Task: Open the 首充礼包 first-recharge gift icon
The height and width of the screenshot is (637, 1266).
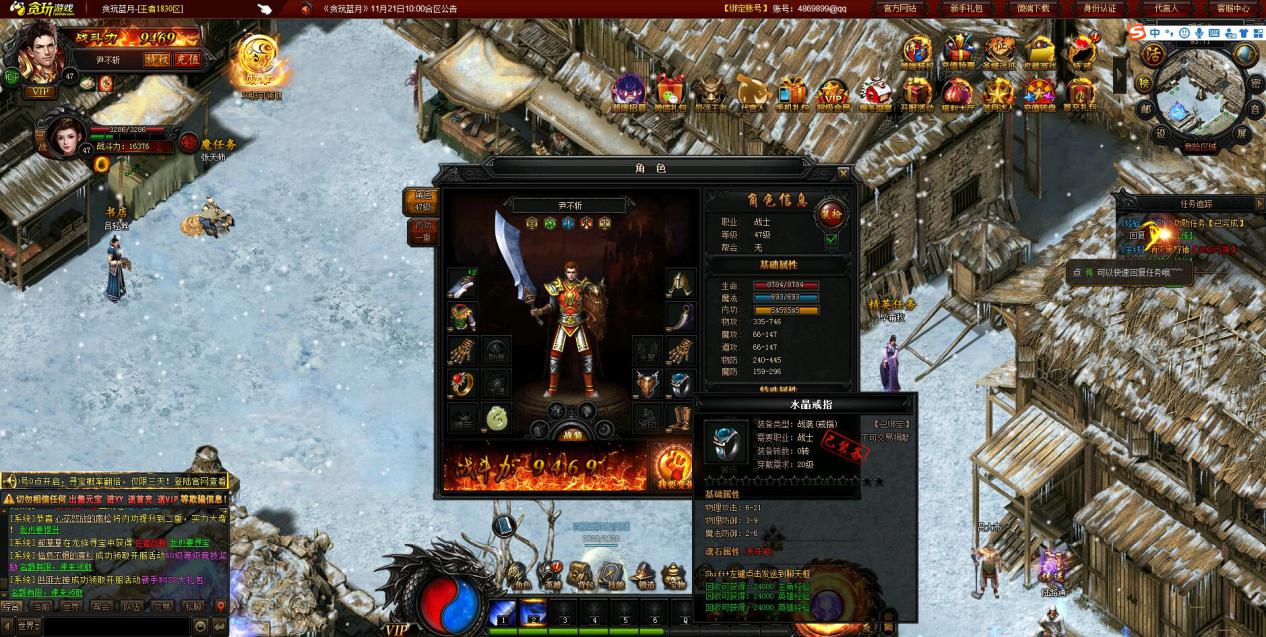Action: pyautogui.click(x=1080, y=93)
